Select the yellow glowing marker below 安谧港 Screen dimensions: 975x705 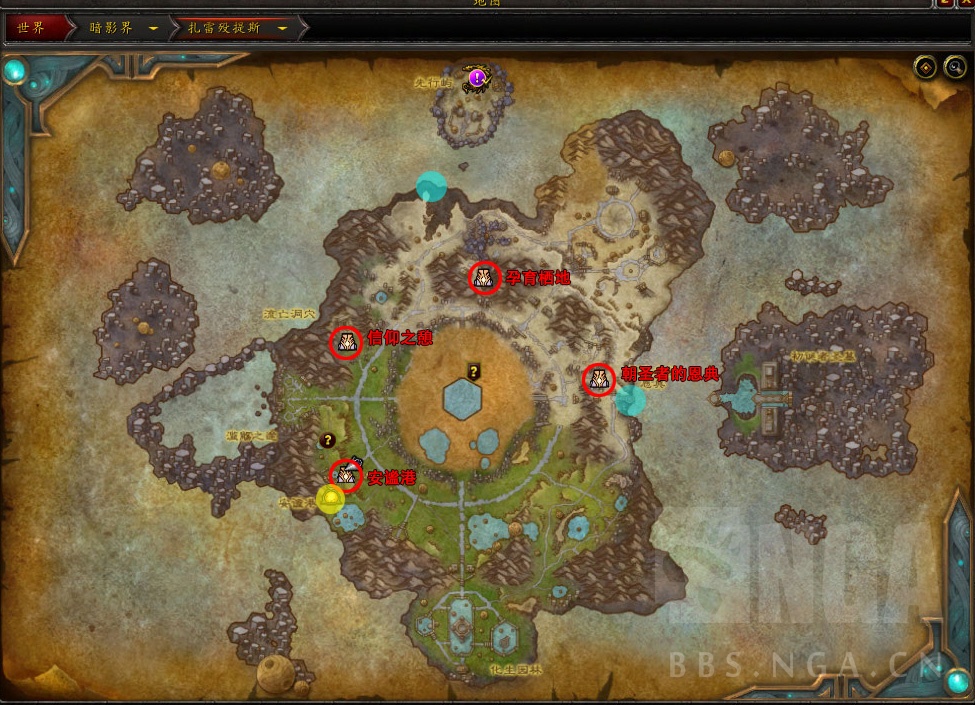pos(330,497)
